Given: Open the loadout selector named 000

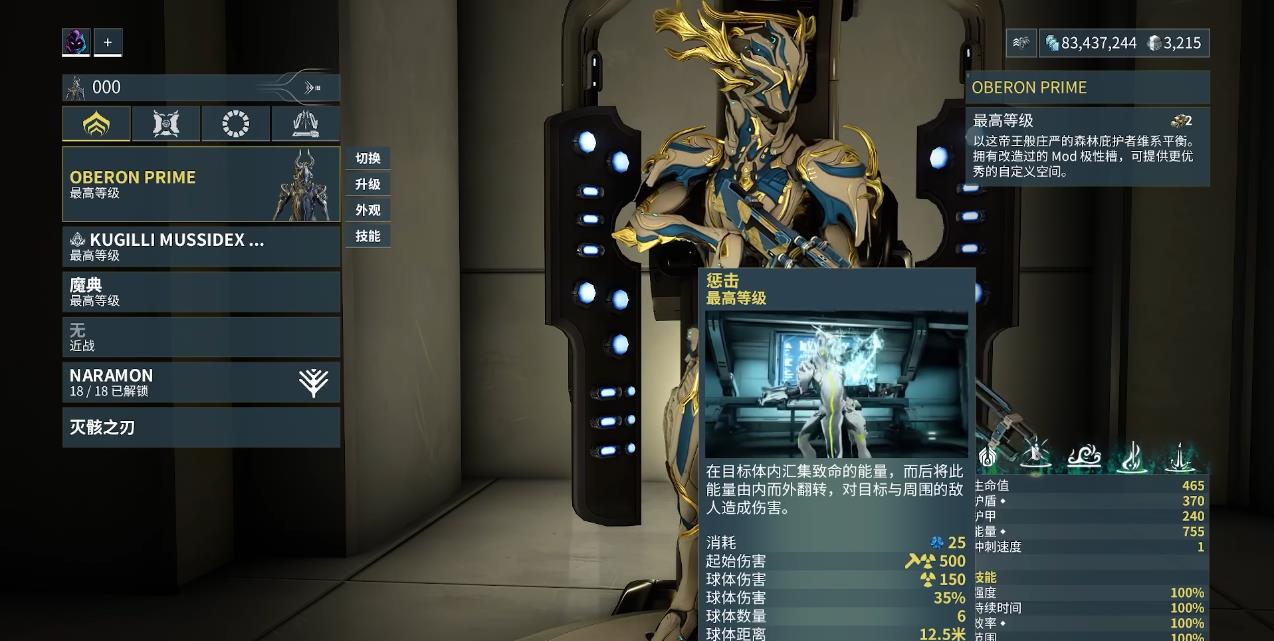Looking at the screenshot, I should (200, 88).
